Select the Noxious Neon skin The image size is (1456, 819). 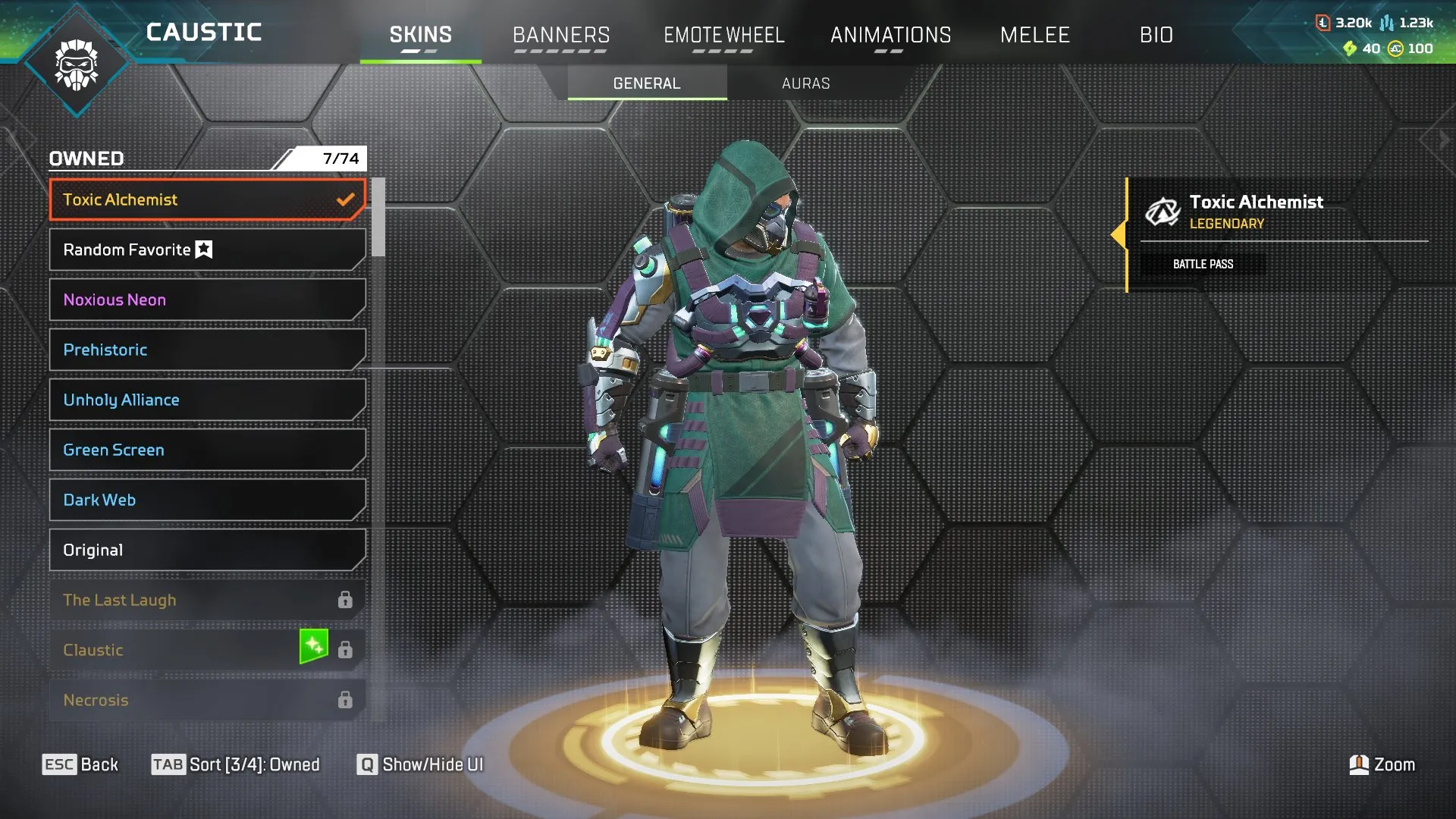(205, 300)
